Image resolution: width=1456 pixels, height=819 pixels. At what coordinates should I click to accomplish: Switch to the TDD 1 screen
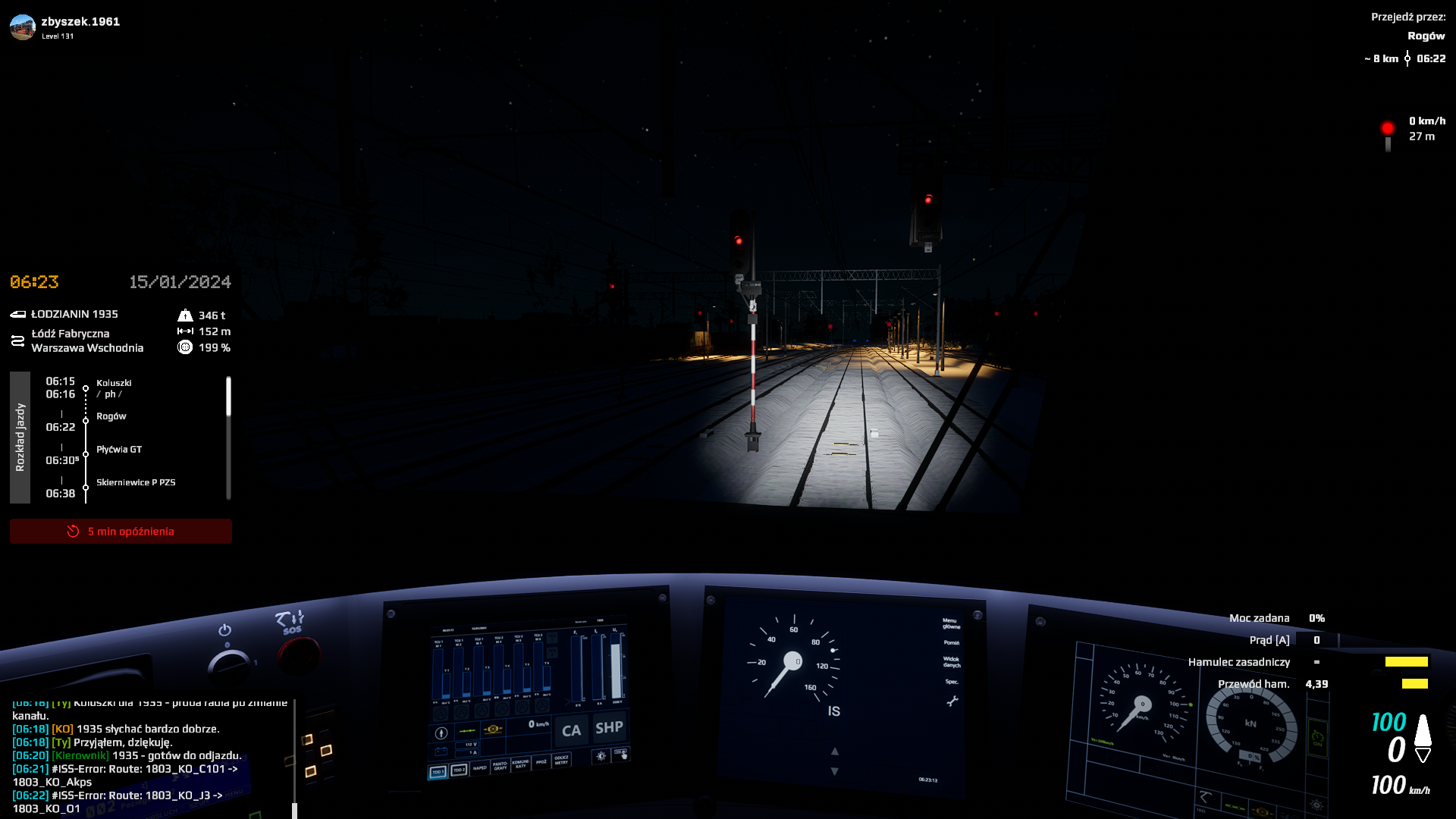(438, 772)
